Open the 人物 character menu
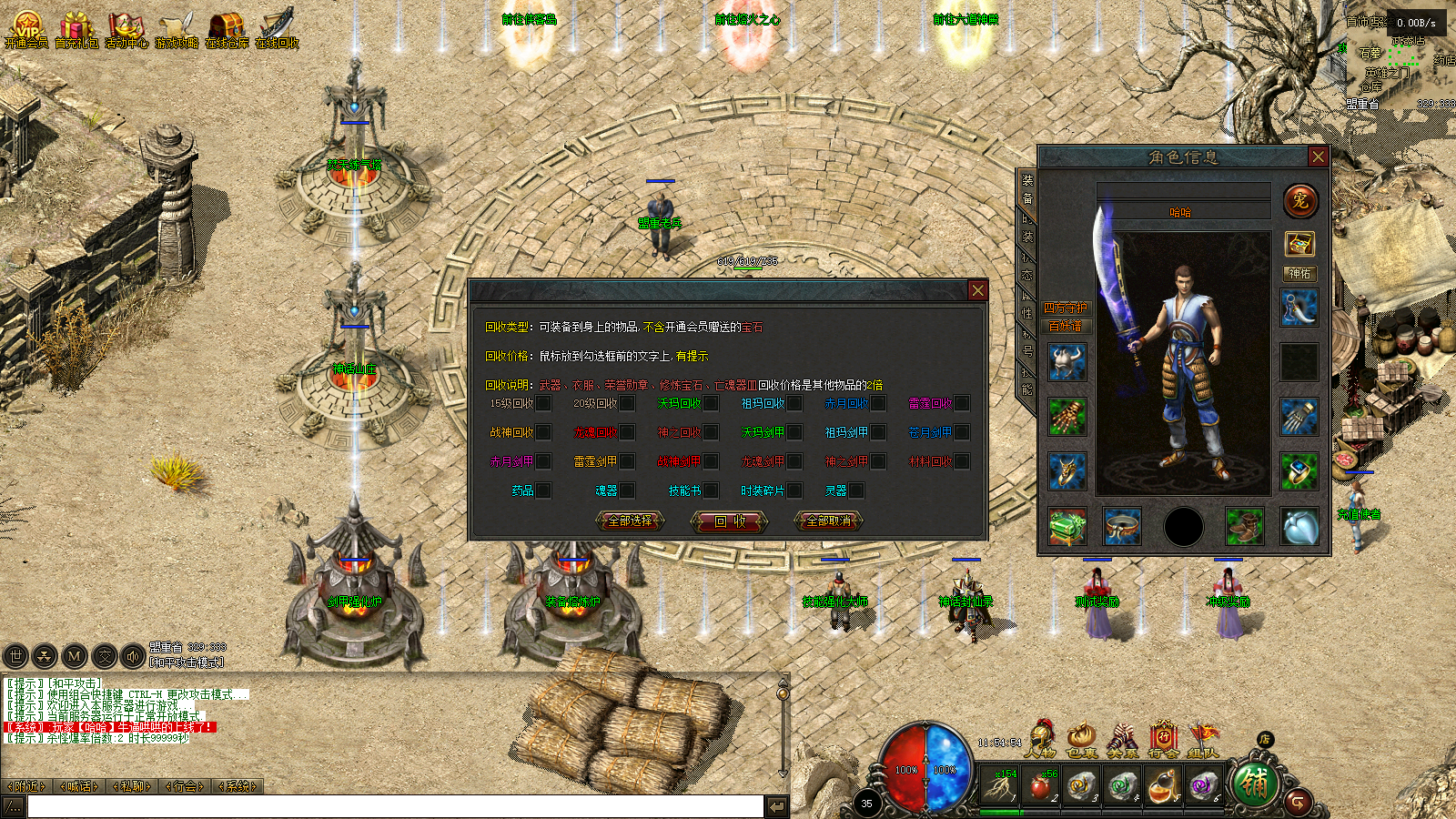This screenshot has height=819, width=1456. [1039, 739]
